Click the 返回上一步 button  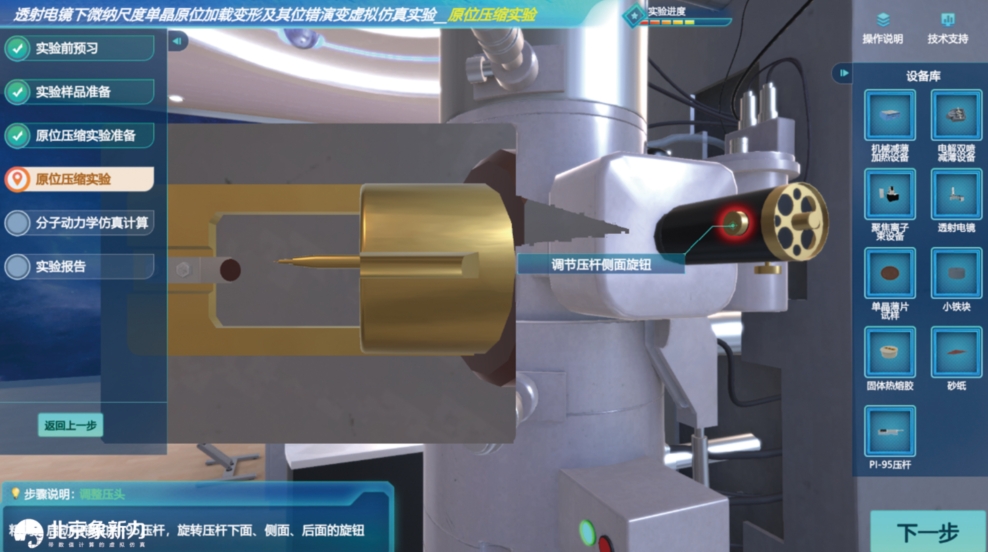70,424
